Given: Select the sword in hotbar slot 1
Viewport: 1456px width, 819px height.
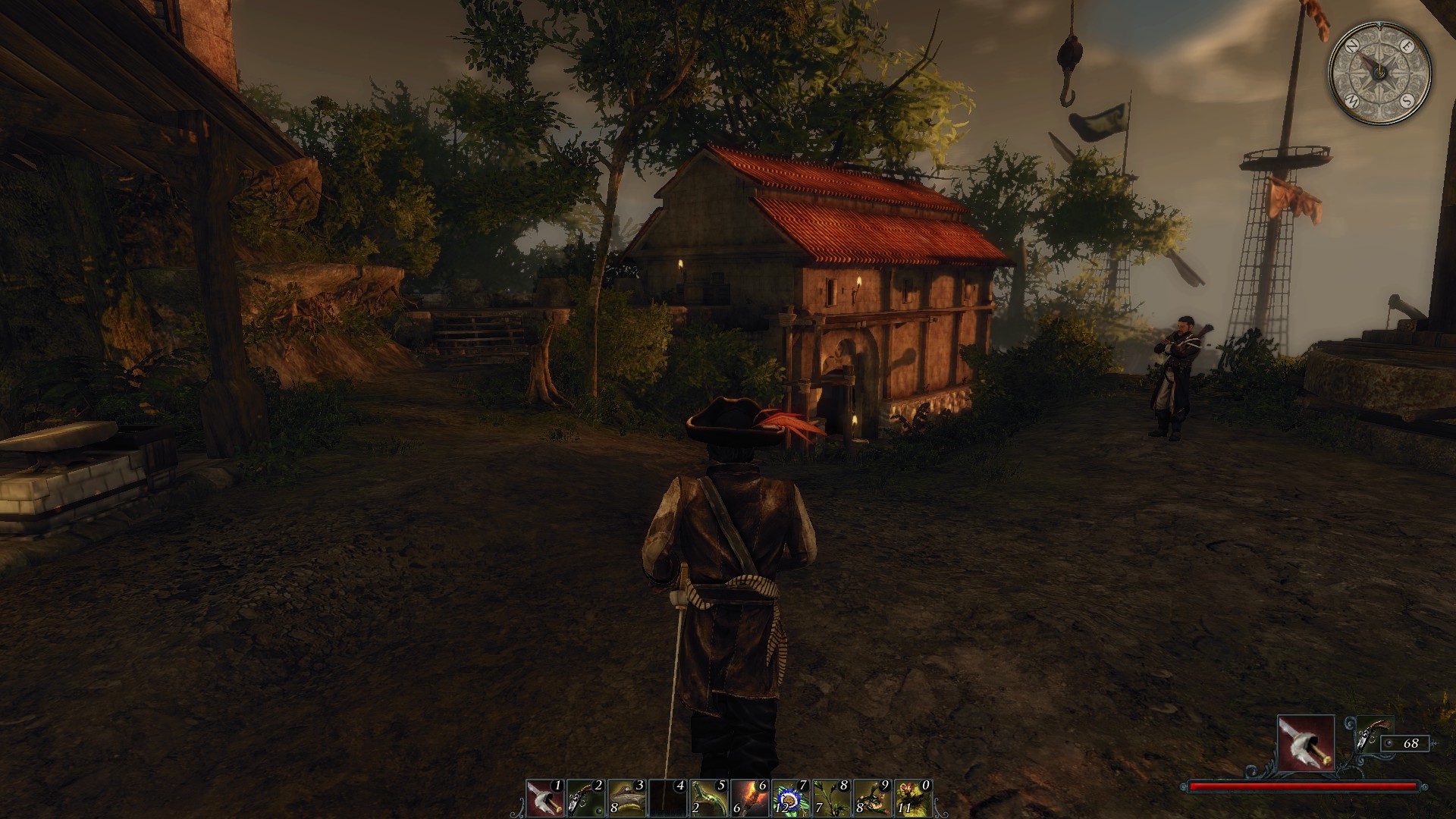Looking at the screenshot, I should (545, 798).
